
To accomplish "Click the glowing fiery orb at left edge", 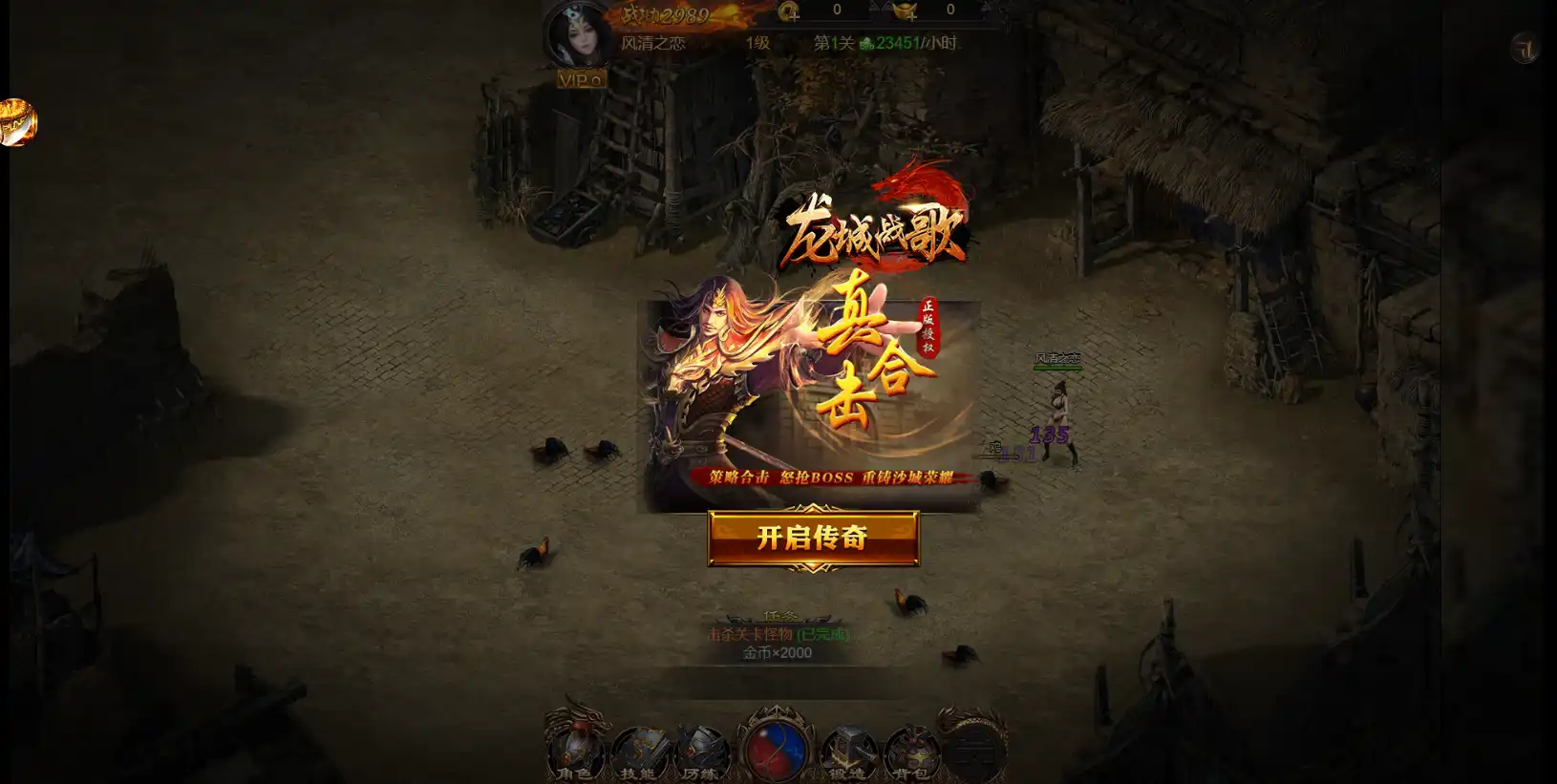I will click(x=16, y=122).
